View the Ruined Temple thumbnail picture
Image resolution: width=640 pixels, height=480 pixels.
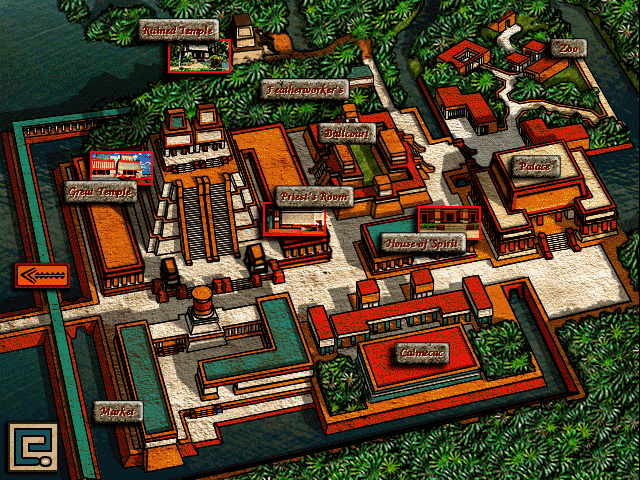(200, 55)
